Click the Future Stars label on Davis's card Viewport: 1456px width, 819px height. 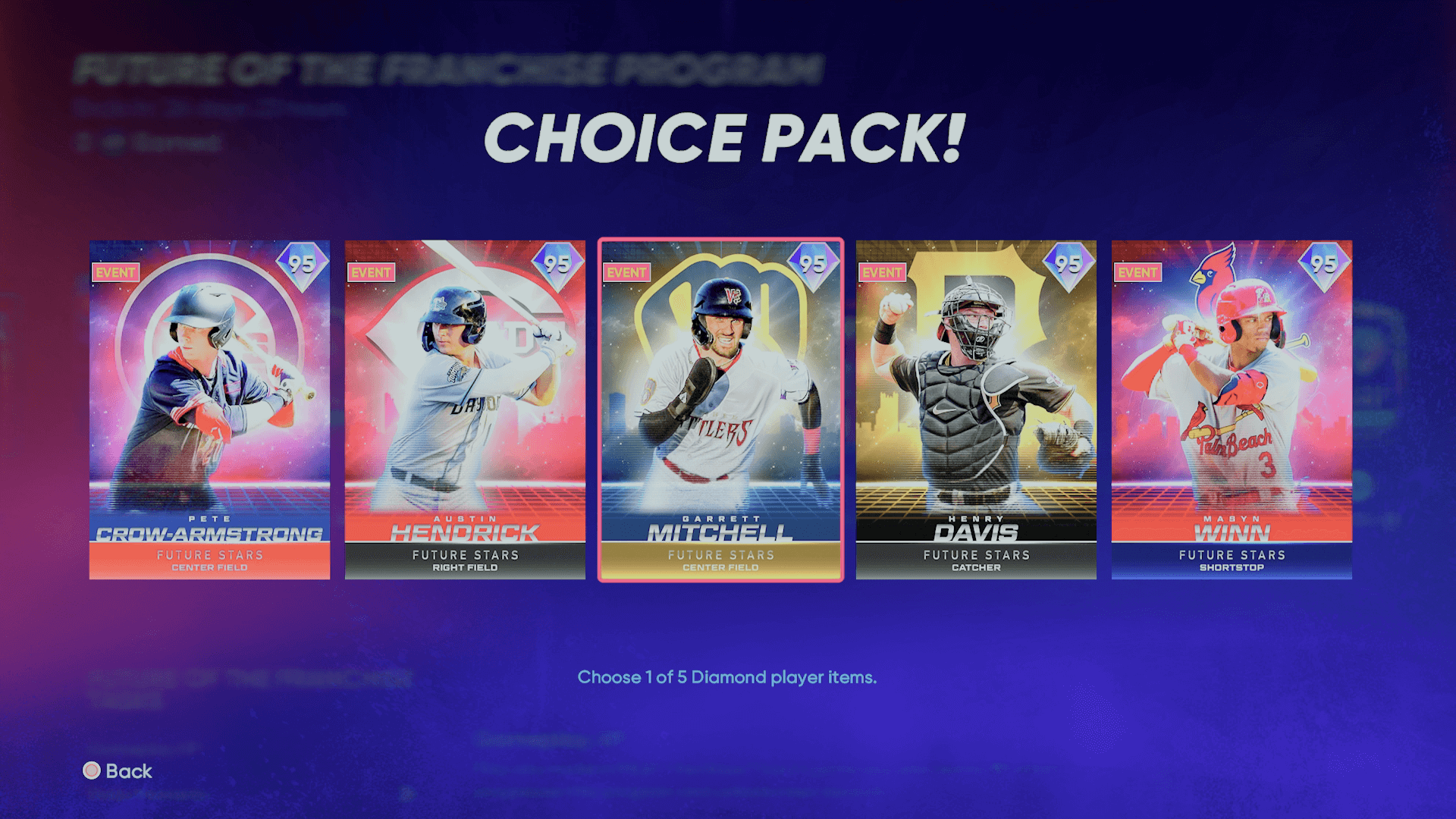tap(976, 555)
